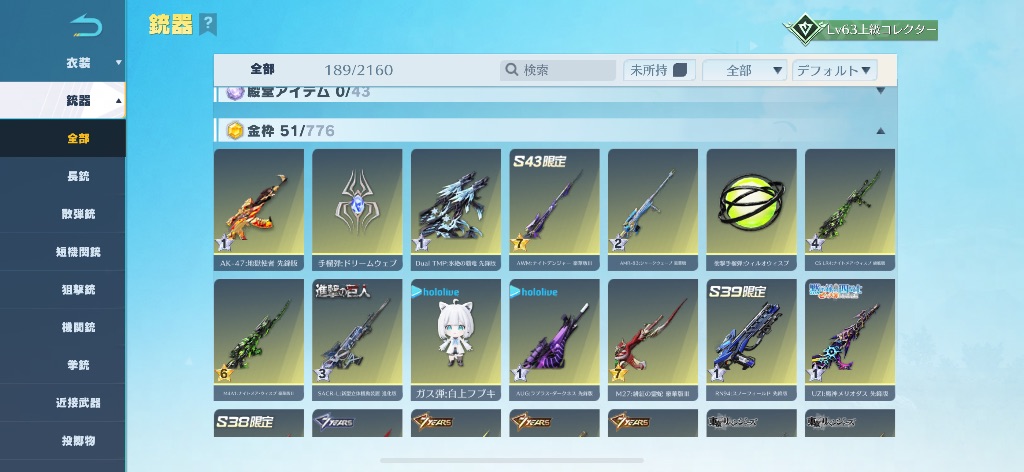Image resolution: width=1024 pixels, height=472 pixels.
Task: Select the 短機関銃 submachine gun tab
Action: click(78, 251)
